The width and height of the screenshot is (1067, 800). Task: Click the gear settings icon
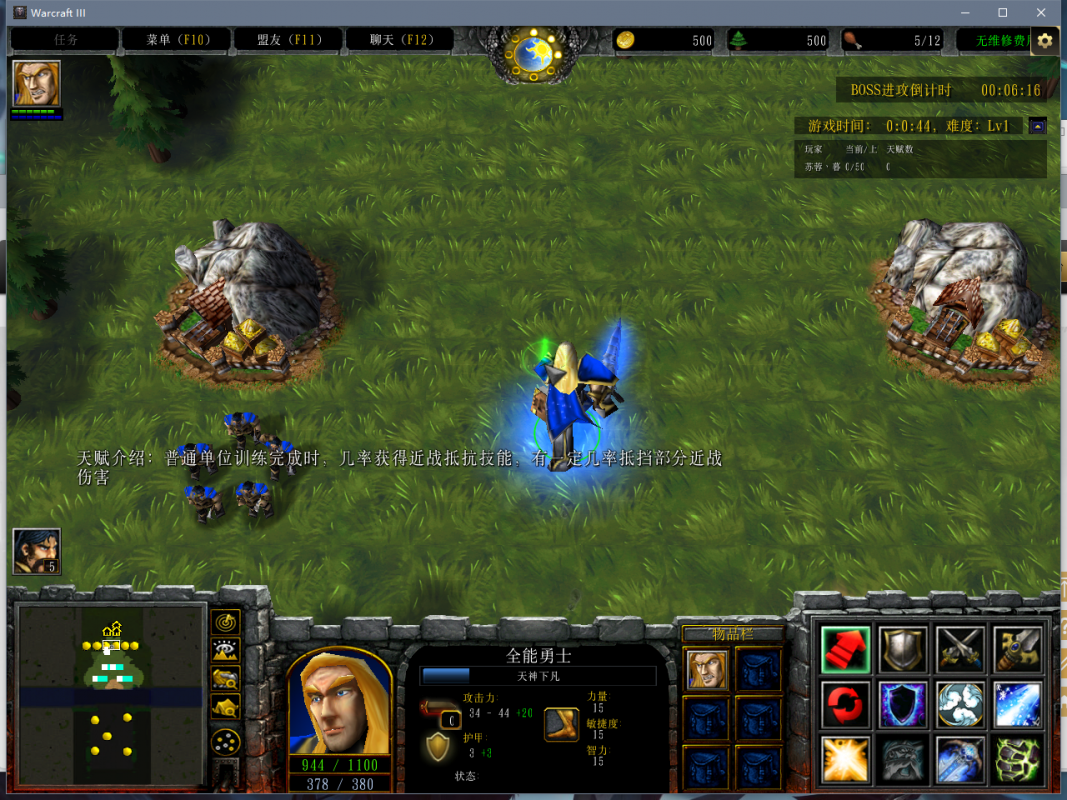tap(1045, 40)
